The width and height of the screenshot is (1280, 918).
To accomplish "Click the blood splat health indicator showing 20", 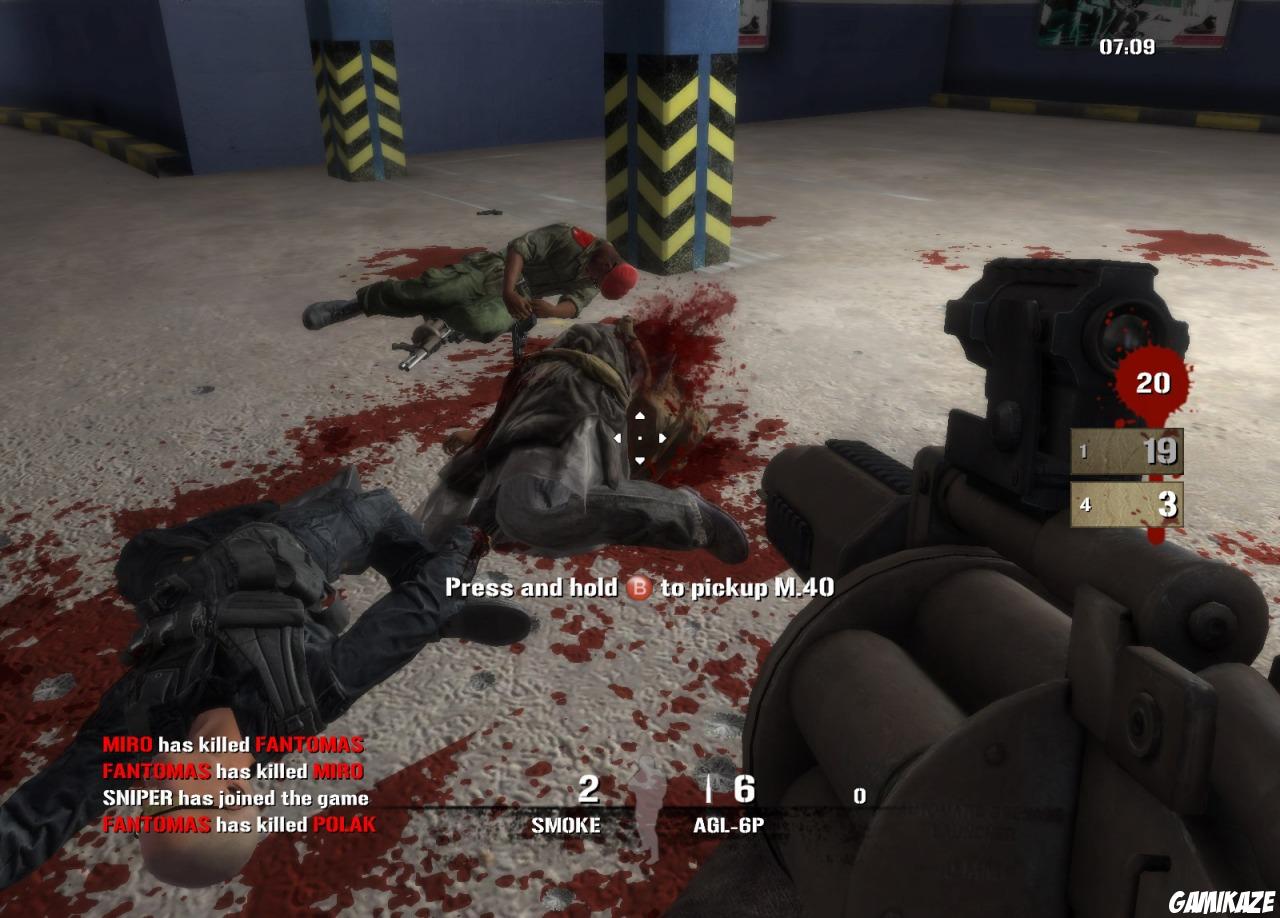I will click(1152, 382).
